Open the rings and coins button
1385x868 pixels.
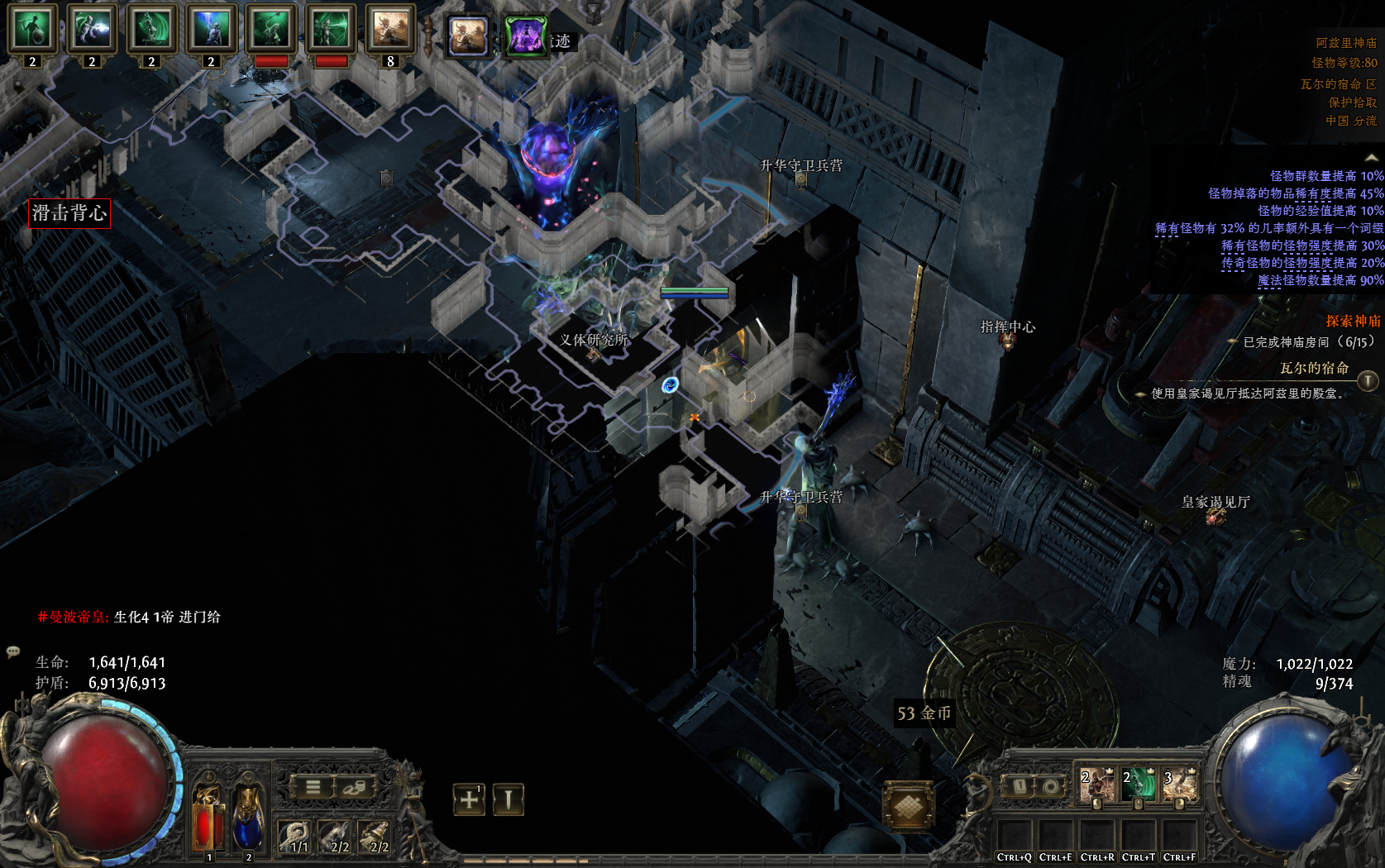coord(354,787)
